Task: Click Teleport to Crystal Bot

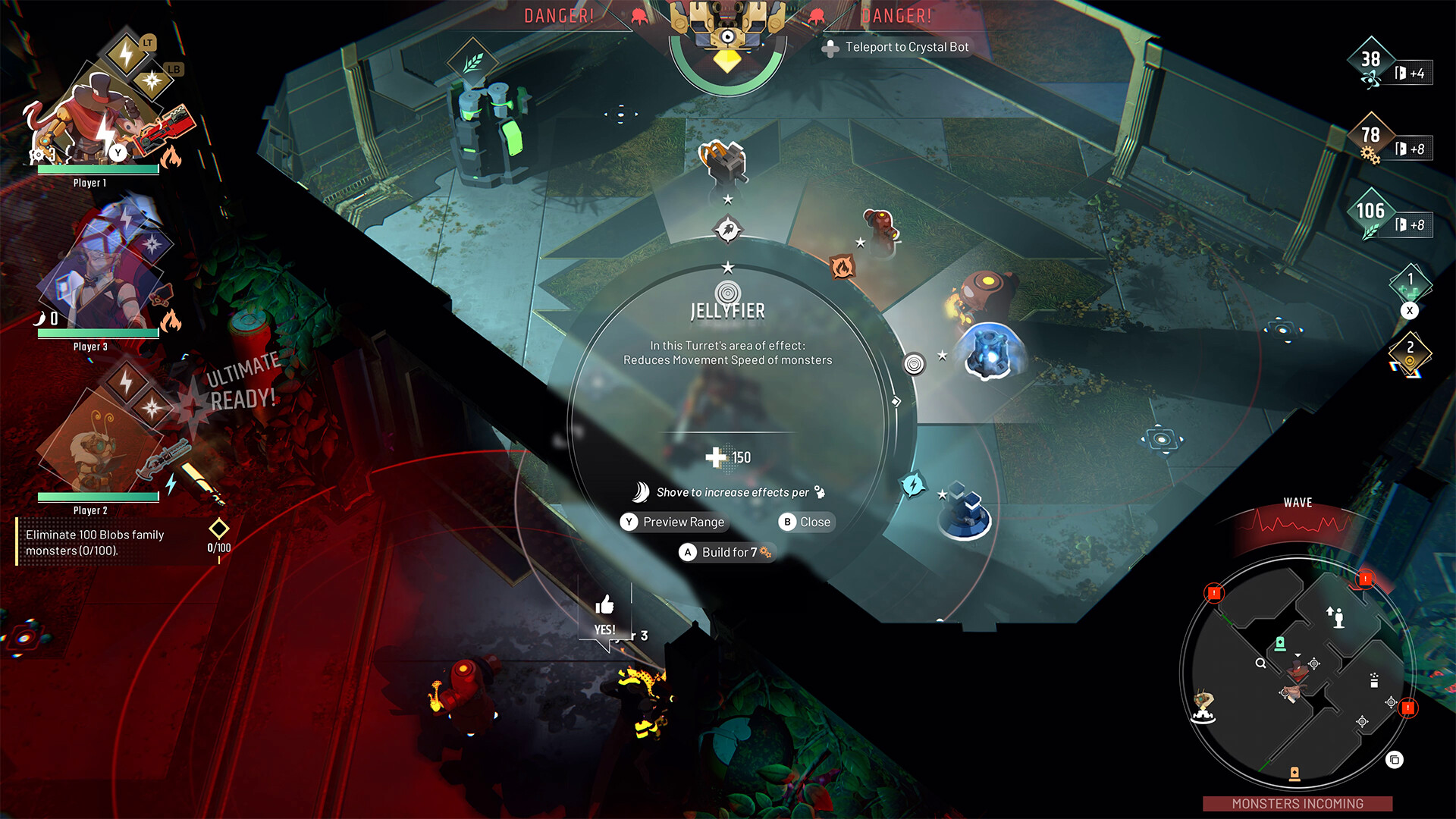Action: (x=899, y=46)
